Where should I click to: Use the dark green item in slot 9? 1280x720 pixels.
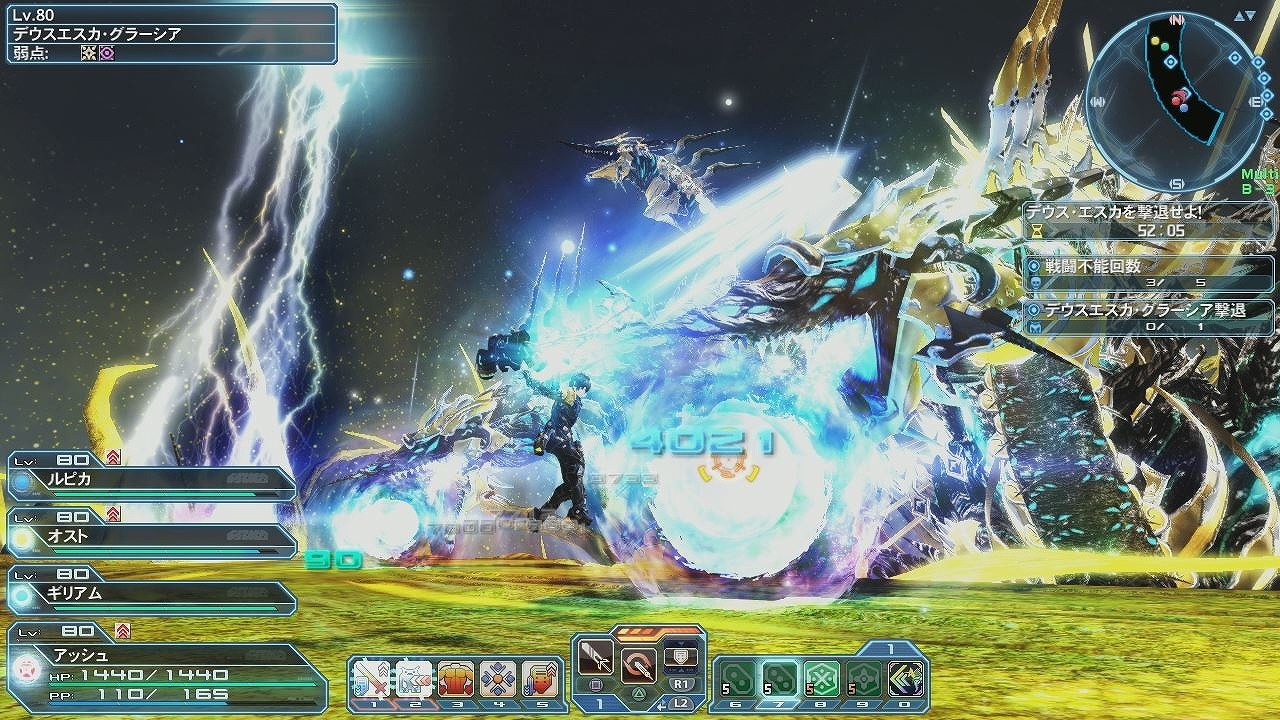coord(864,679)
